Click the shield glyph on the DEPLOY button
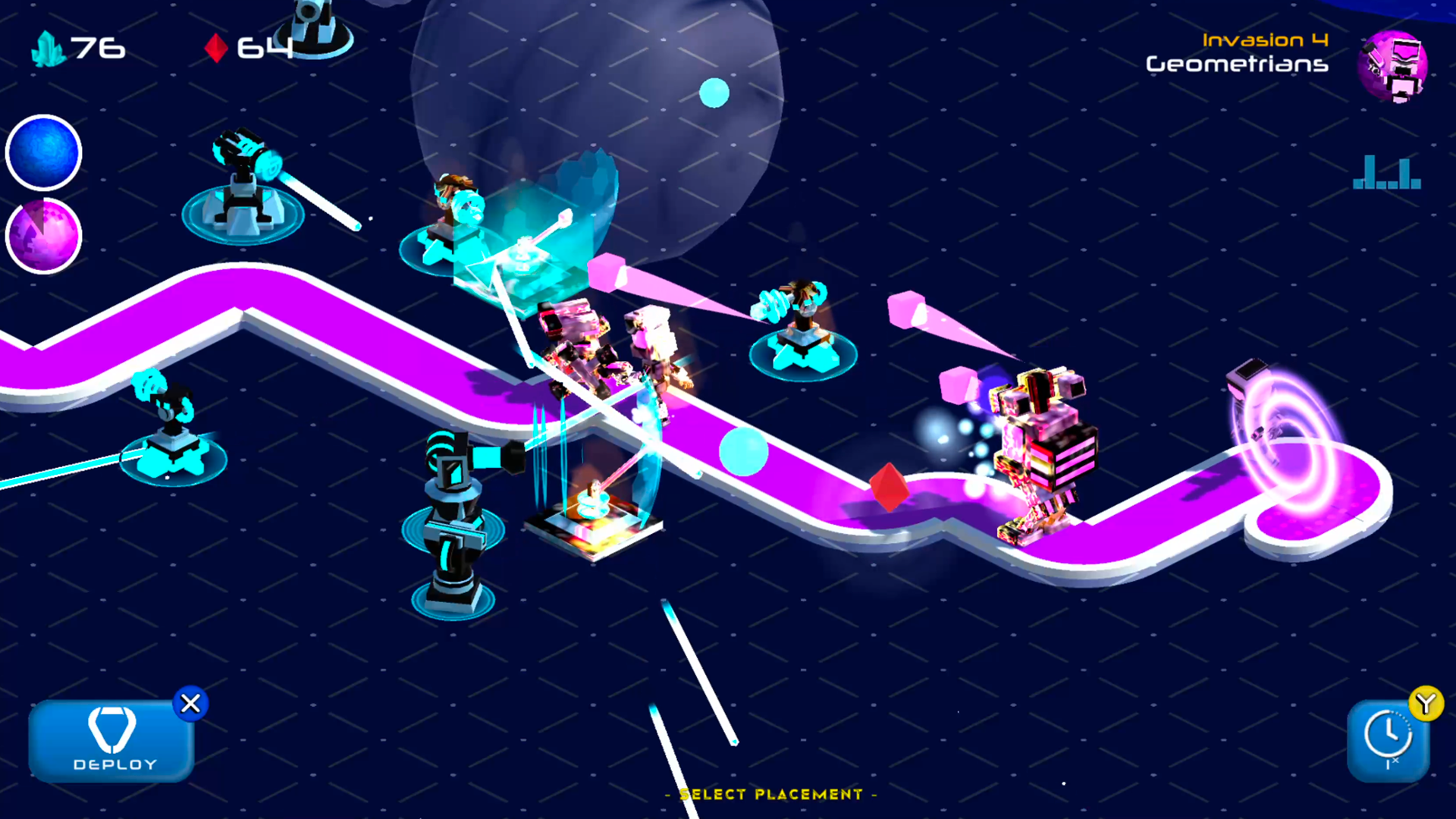 [111, 730]
